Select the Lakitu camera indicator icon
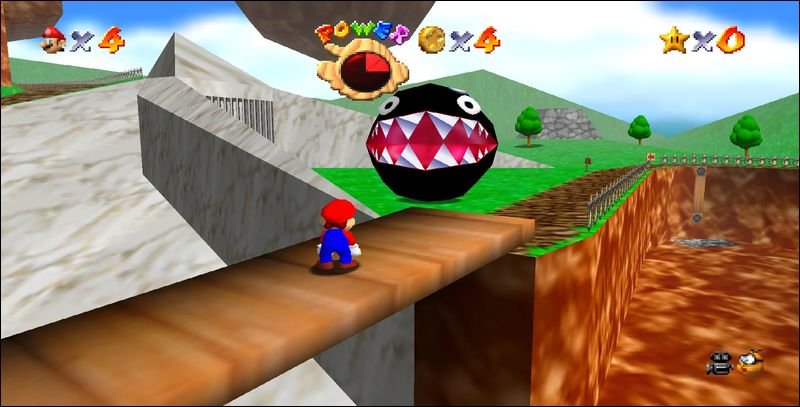800x407 pixels. click(x=749, y=362)
